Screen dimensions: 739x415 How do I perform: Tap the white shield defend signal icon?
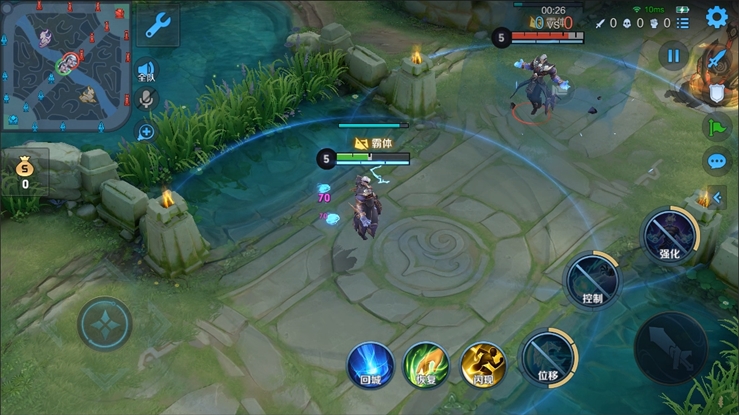tap(717, 93)
